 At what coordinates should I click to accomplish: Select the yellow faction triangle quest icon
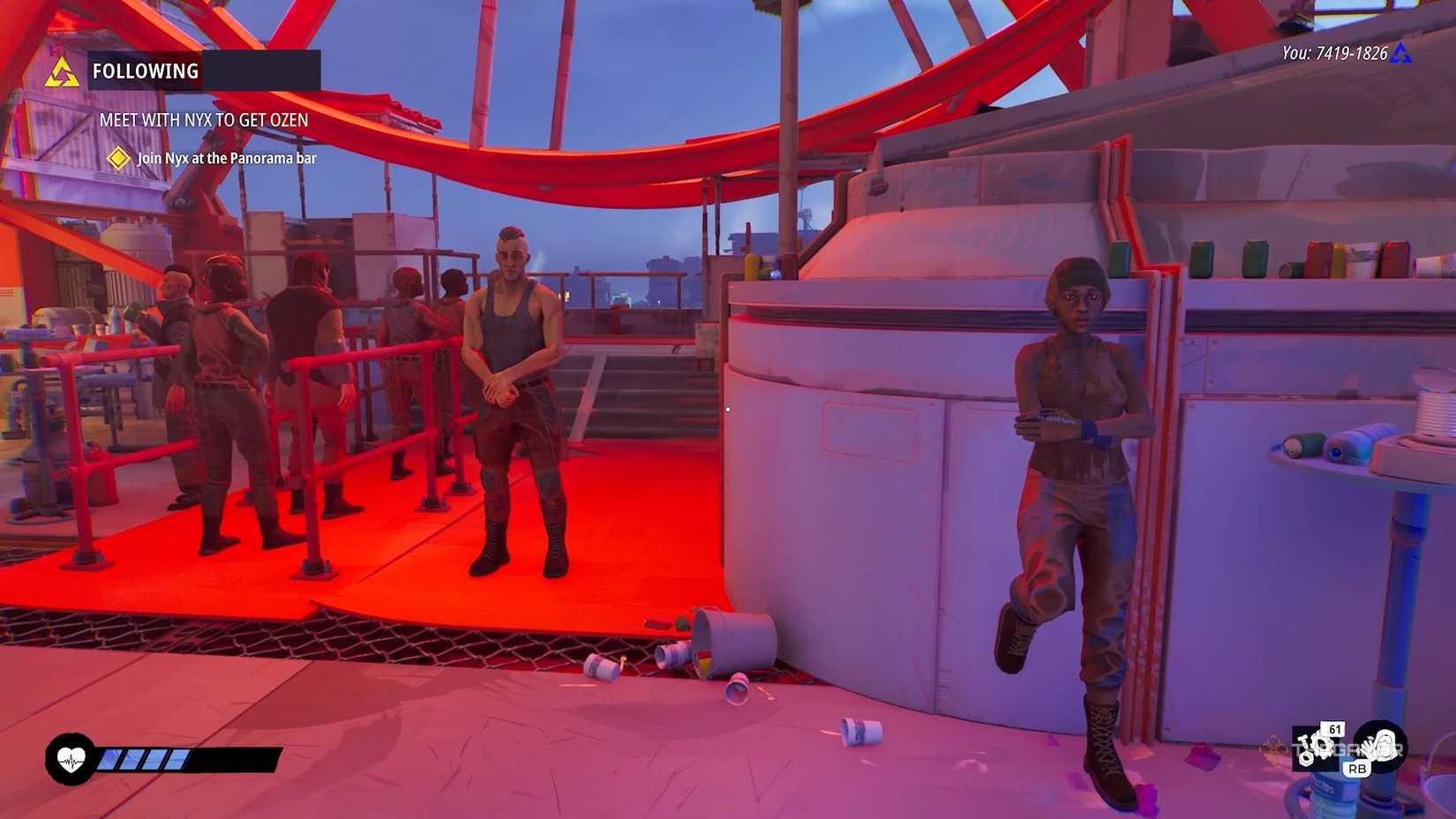click(64, 70)
